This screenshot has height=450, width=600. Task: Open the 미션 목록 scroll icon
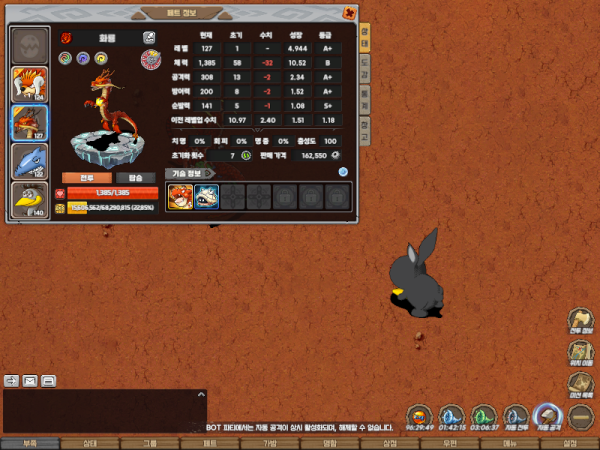coord(581,386)
